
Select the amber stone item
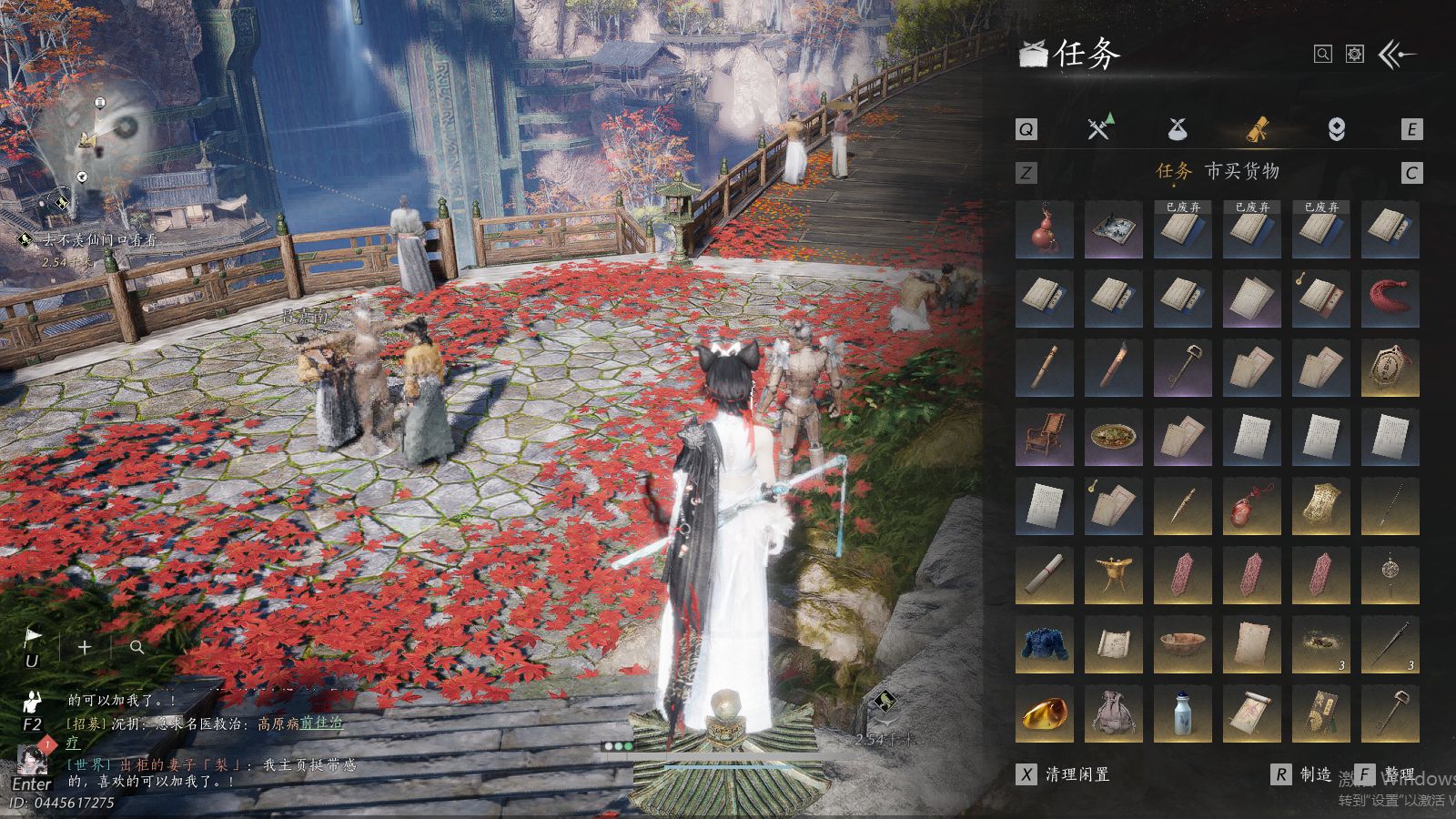(1044, 713)
